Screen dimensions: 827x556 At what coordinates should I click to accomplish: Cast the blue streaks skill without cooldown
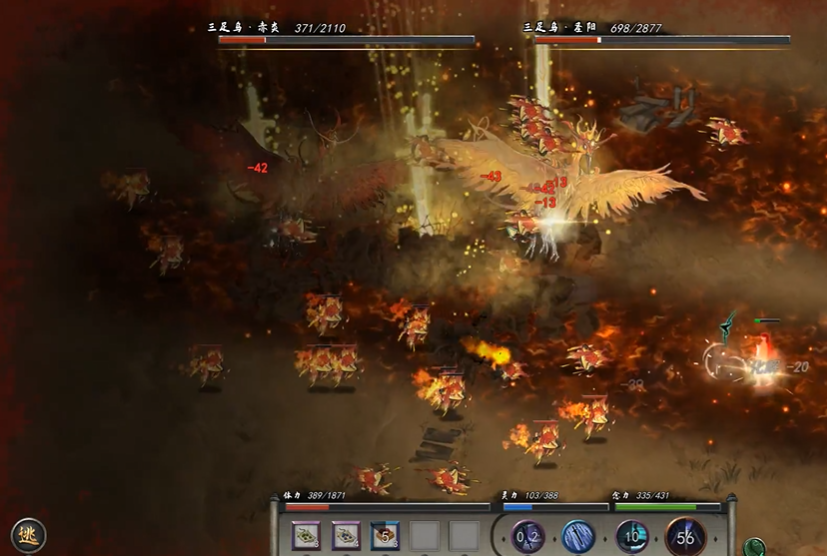578,537
